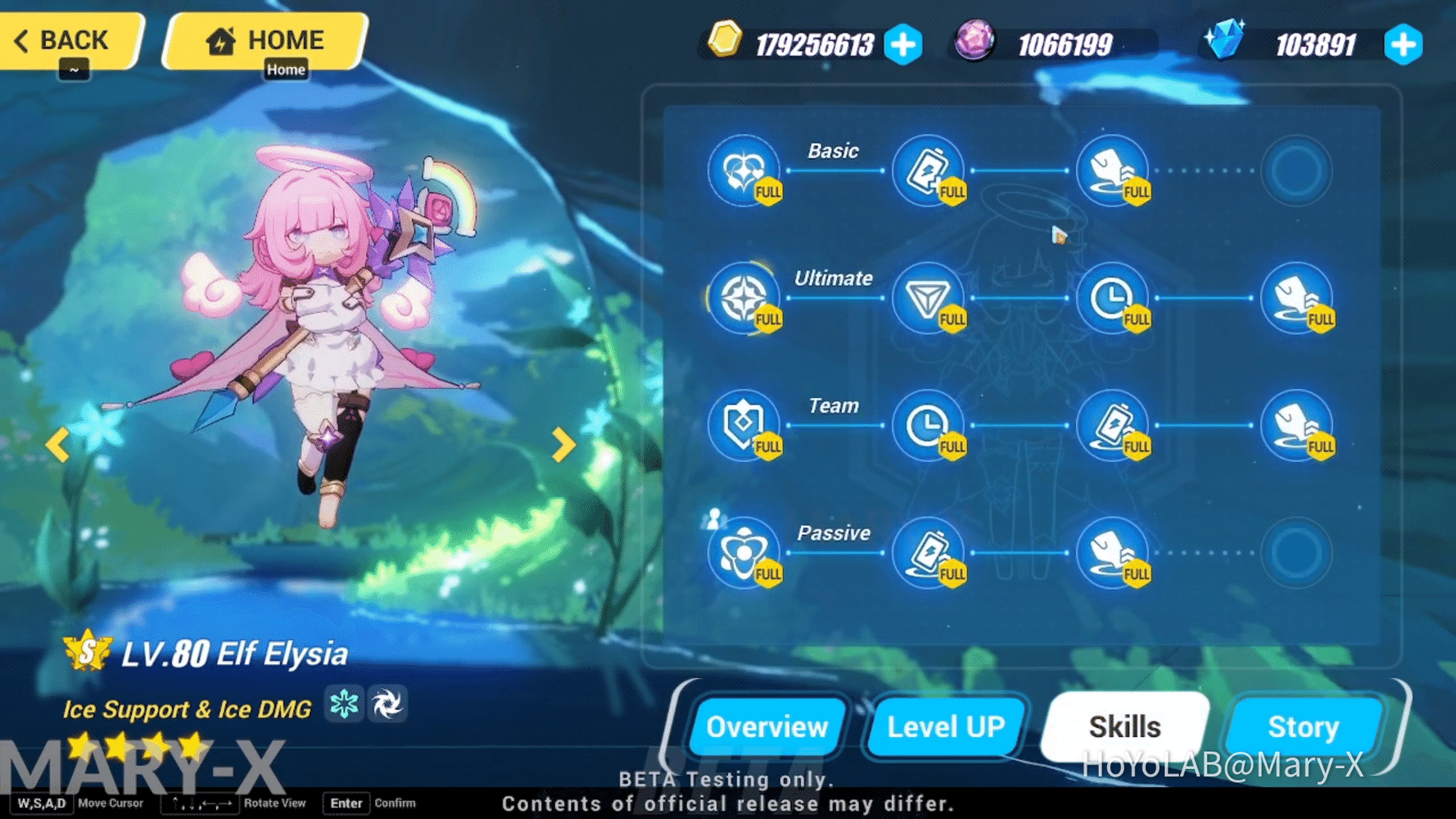The height and width of the screenshot is (819, 1456).
Task: Click the left arrow to view previous character
Action: point(57,445)
